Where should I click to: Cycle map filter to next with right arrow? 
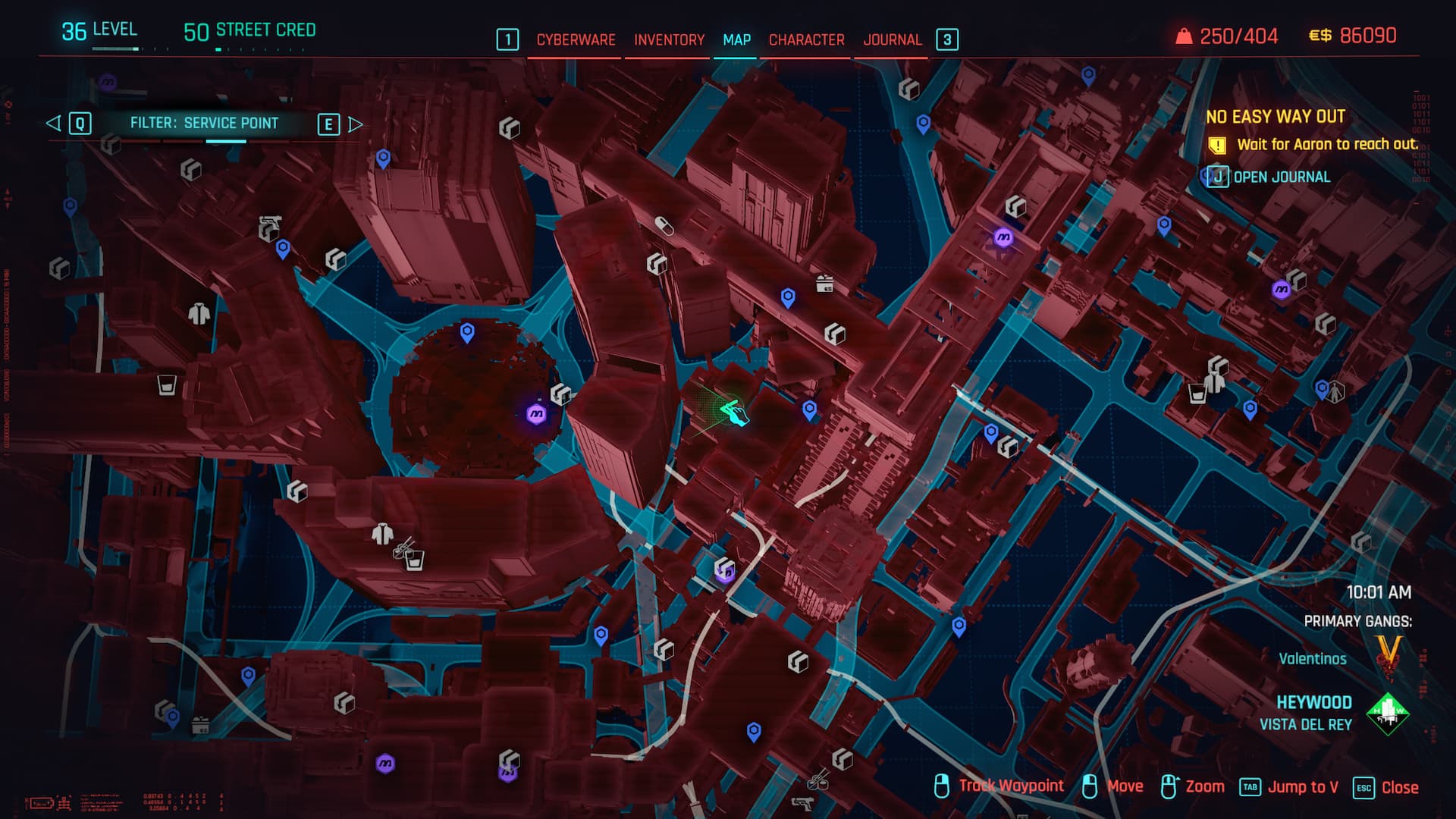355,124
